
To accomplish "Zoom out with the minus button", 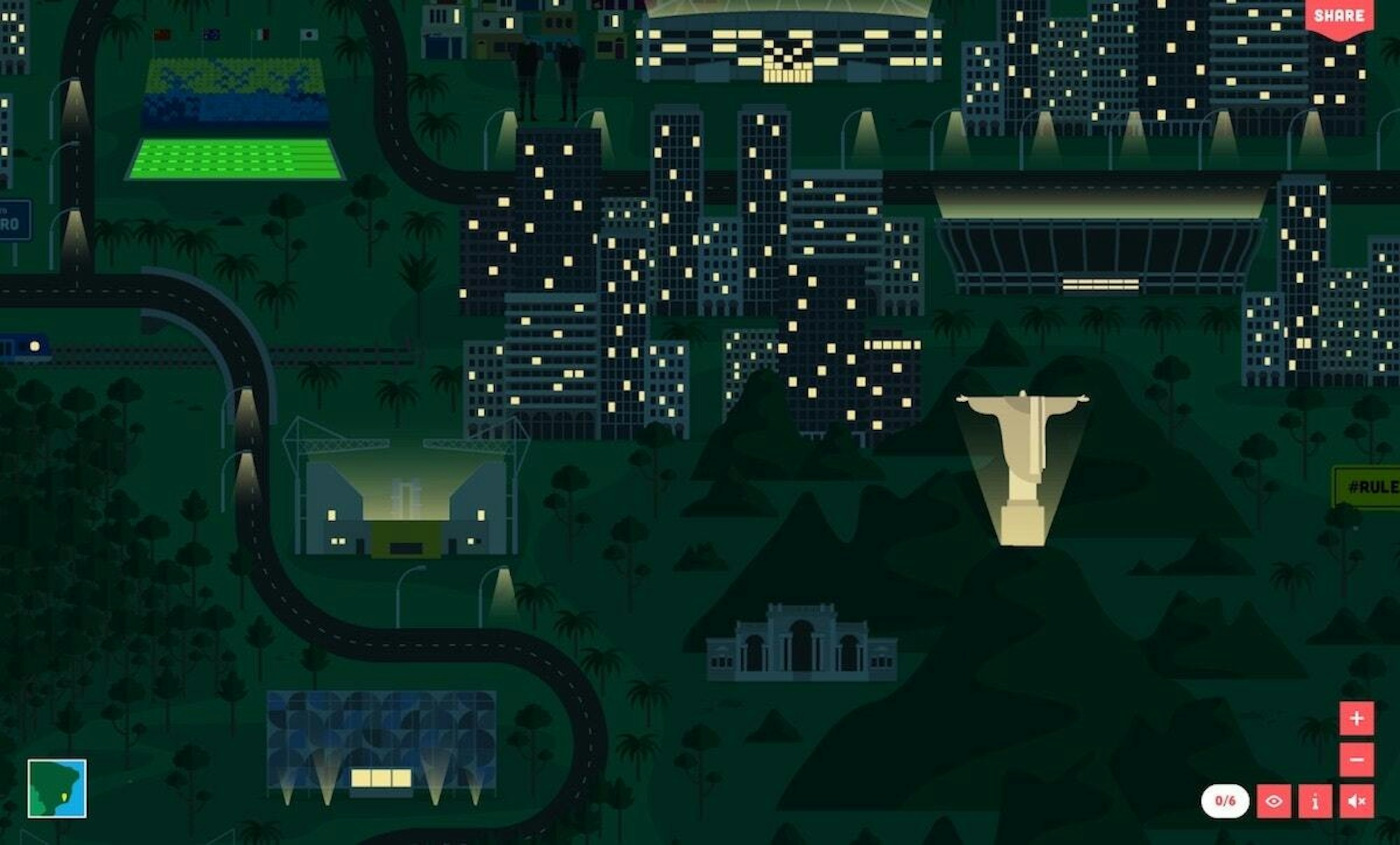I will click(x=1357, y=760).
